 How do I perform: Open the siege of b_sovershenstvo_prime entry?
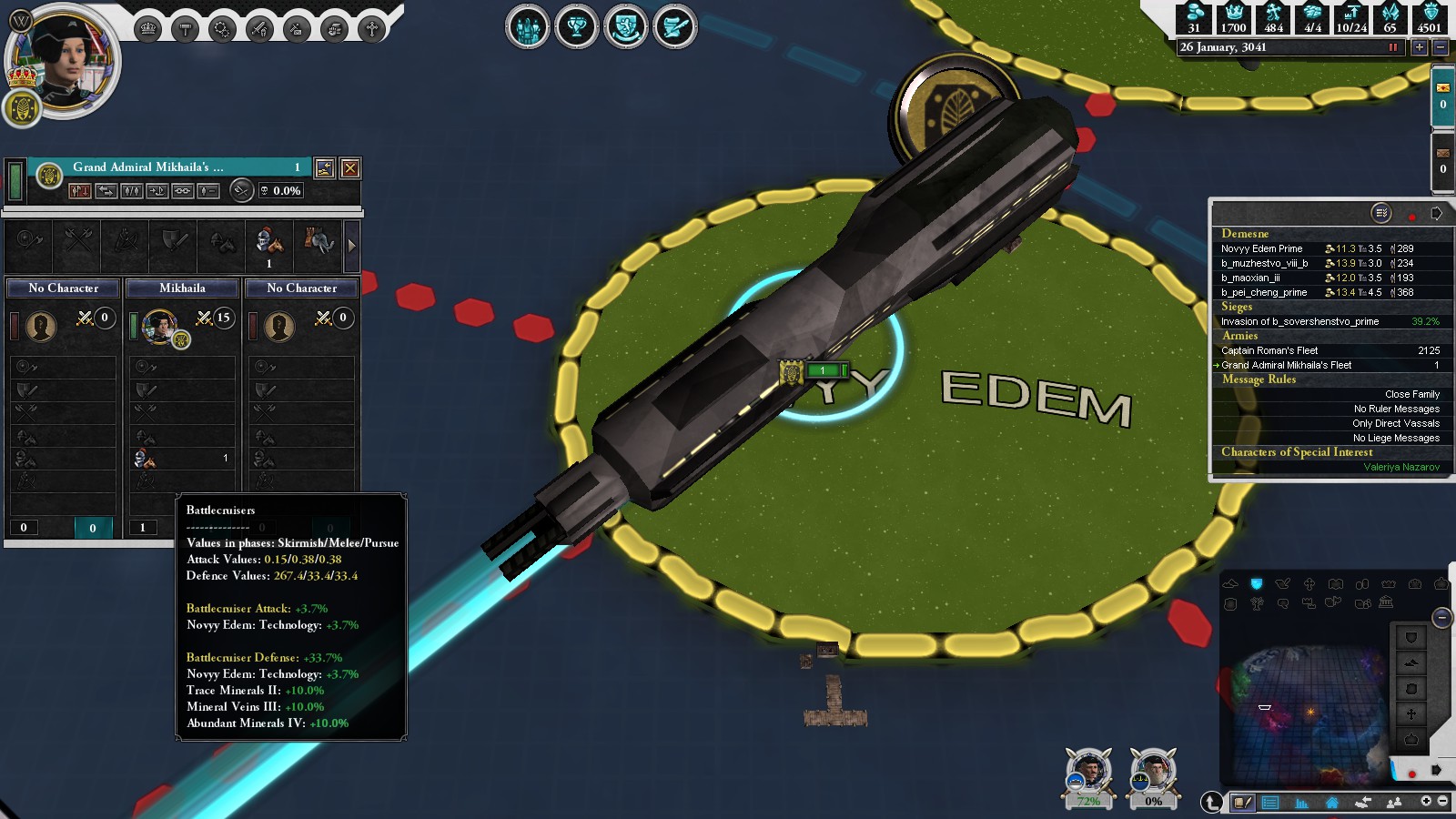[x=1299, y=321]
